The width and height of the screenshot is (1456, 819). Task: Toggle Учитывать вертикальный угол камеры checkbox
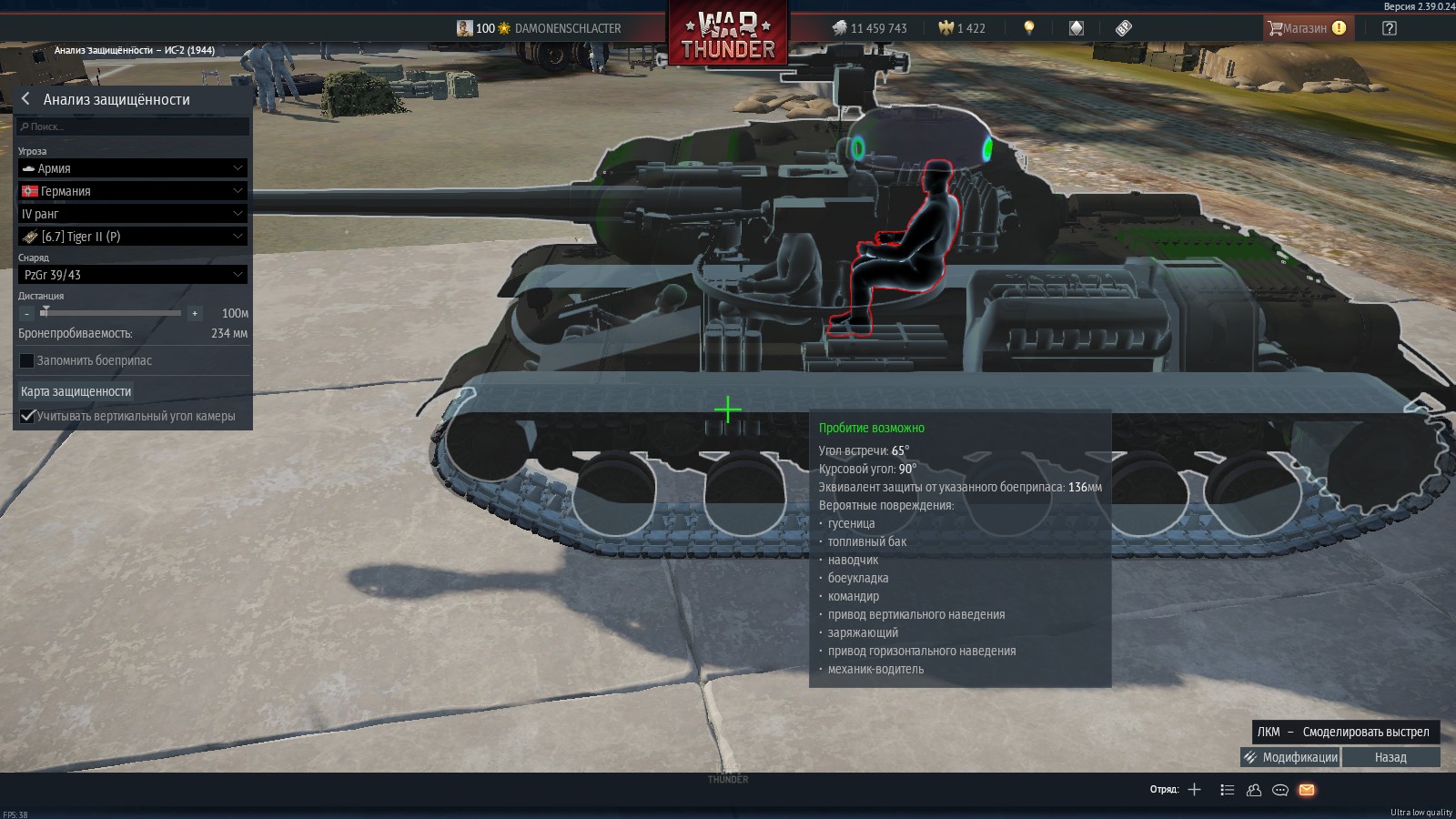pos(27,416)
